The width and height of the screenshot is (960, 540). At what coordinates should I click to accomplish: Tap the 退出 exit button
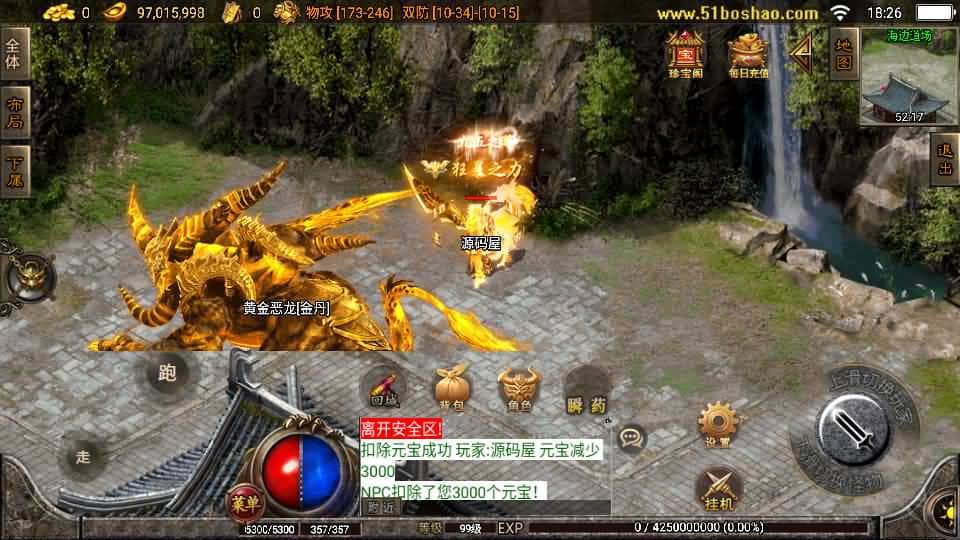(x=943, y=161)
